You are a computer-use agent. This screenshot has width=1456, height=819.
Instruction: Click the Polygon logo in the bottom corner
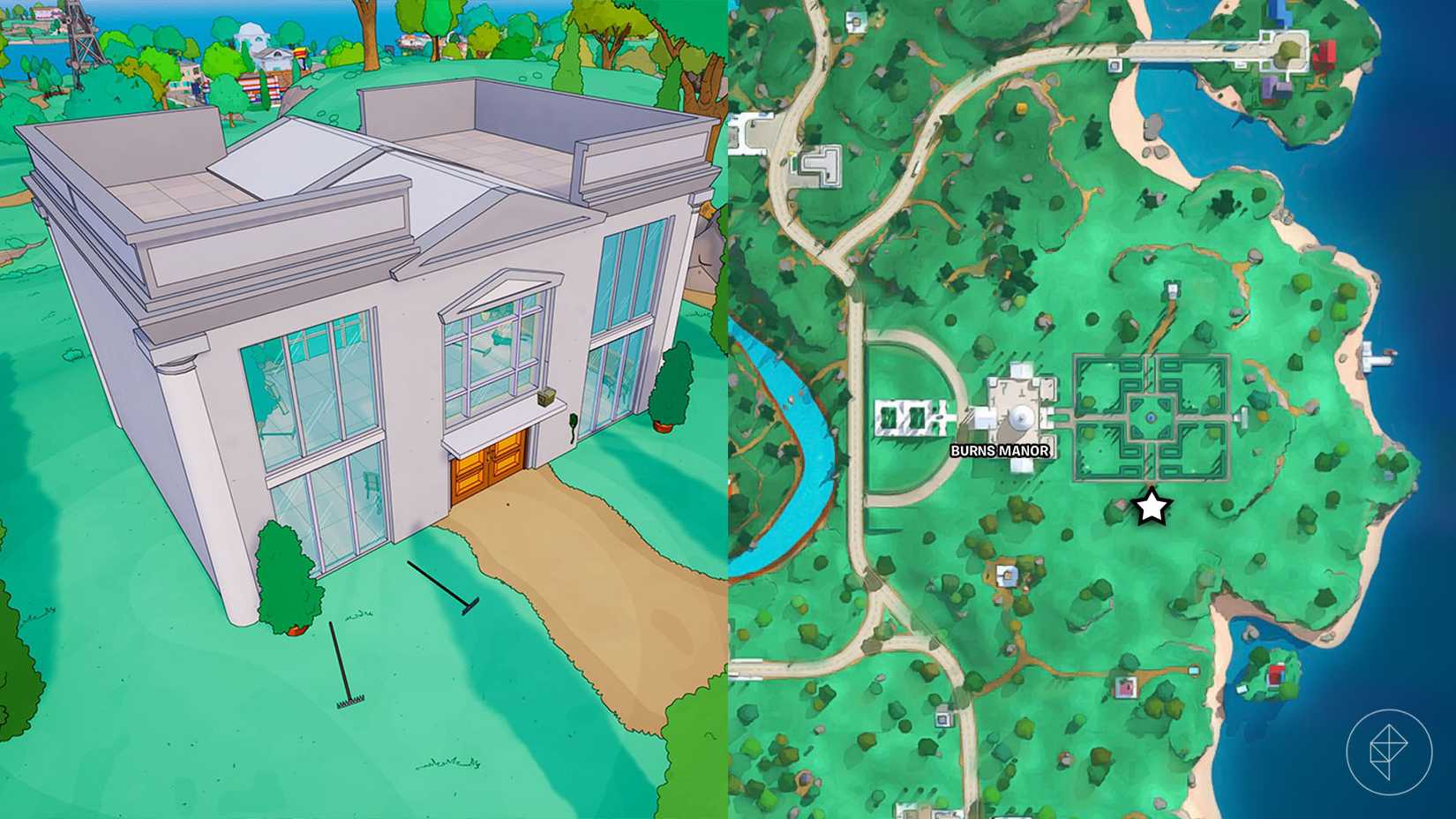1389,750
